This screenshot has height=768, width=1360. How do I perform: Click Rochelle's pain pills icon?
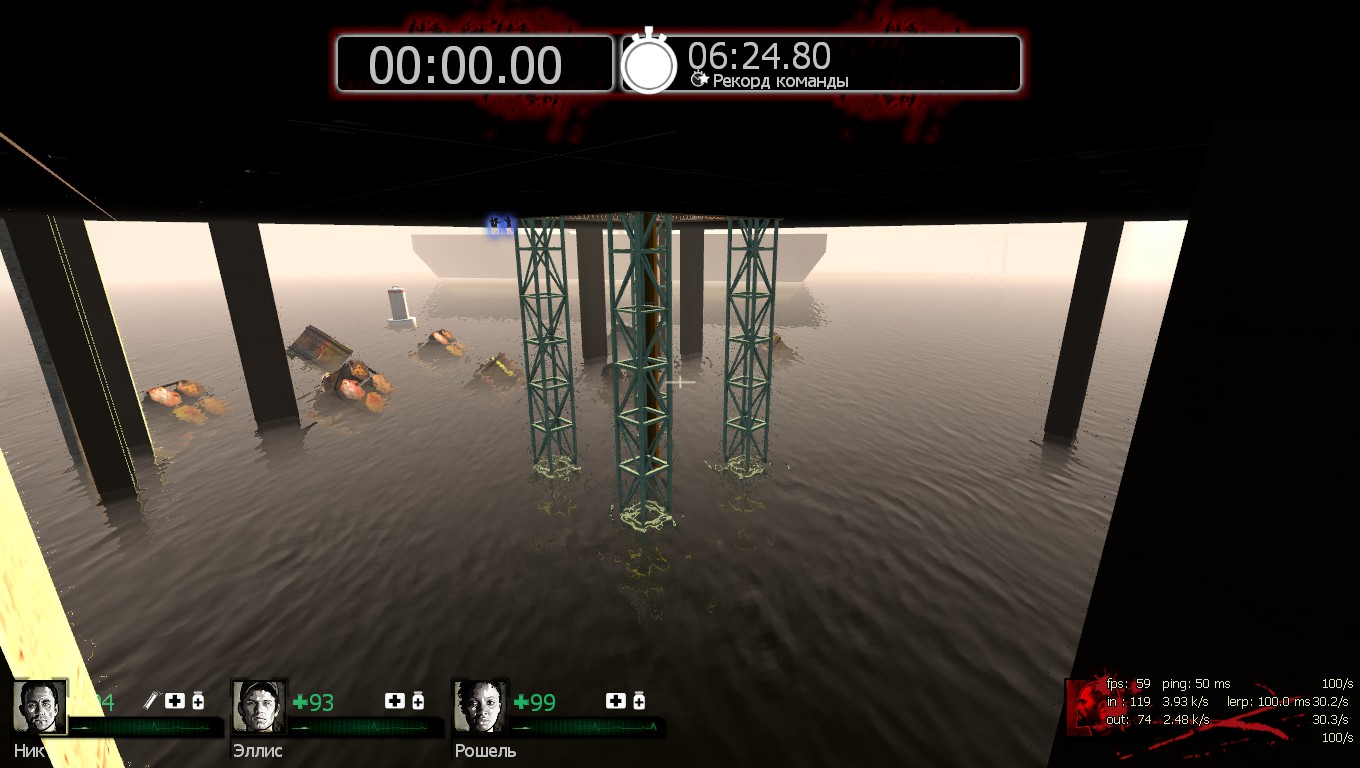[639, 701]
